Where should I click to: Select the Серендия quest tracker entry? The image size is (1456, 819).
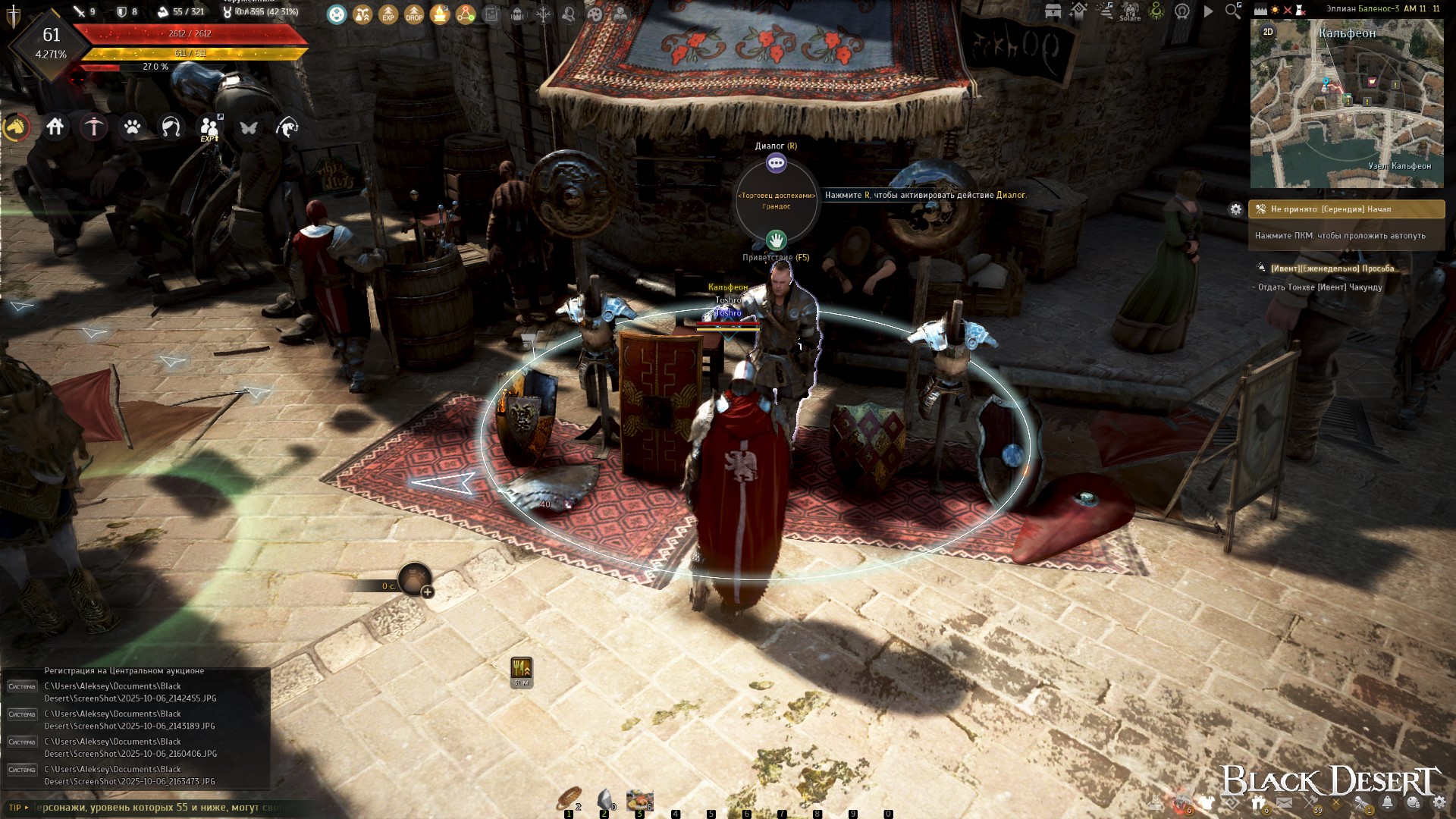pos(1346,209)
